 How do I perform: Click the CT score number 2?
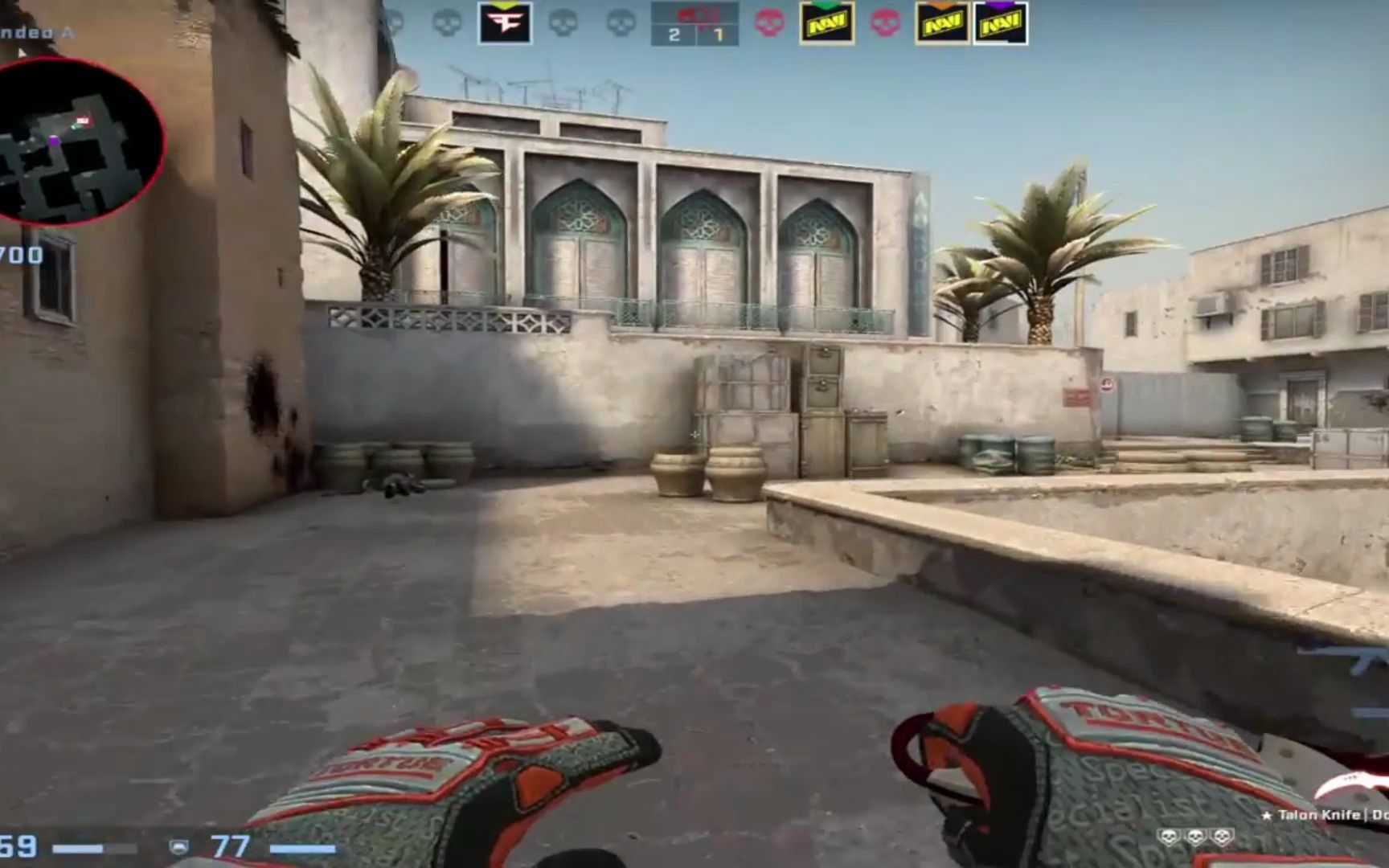point(674,35)
